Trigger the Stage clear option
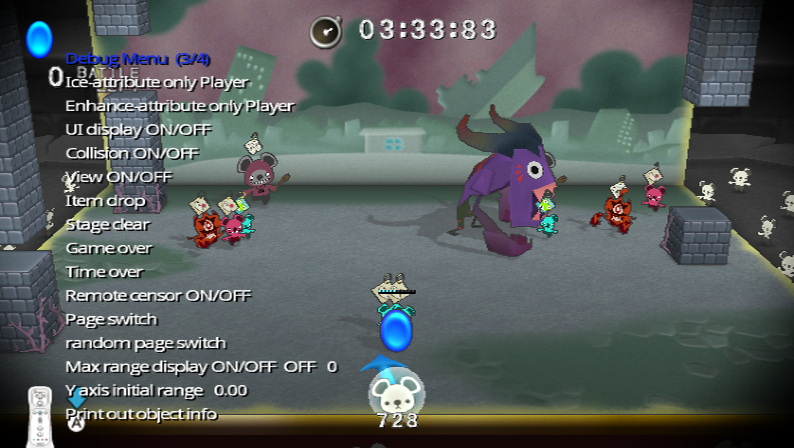Viewport: 794px width, 448px height. click(107, 224)
